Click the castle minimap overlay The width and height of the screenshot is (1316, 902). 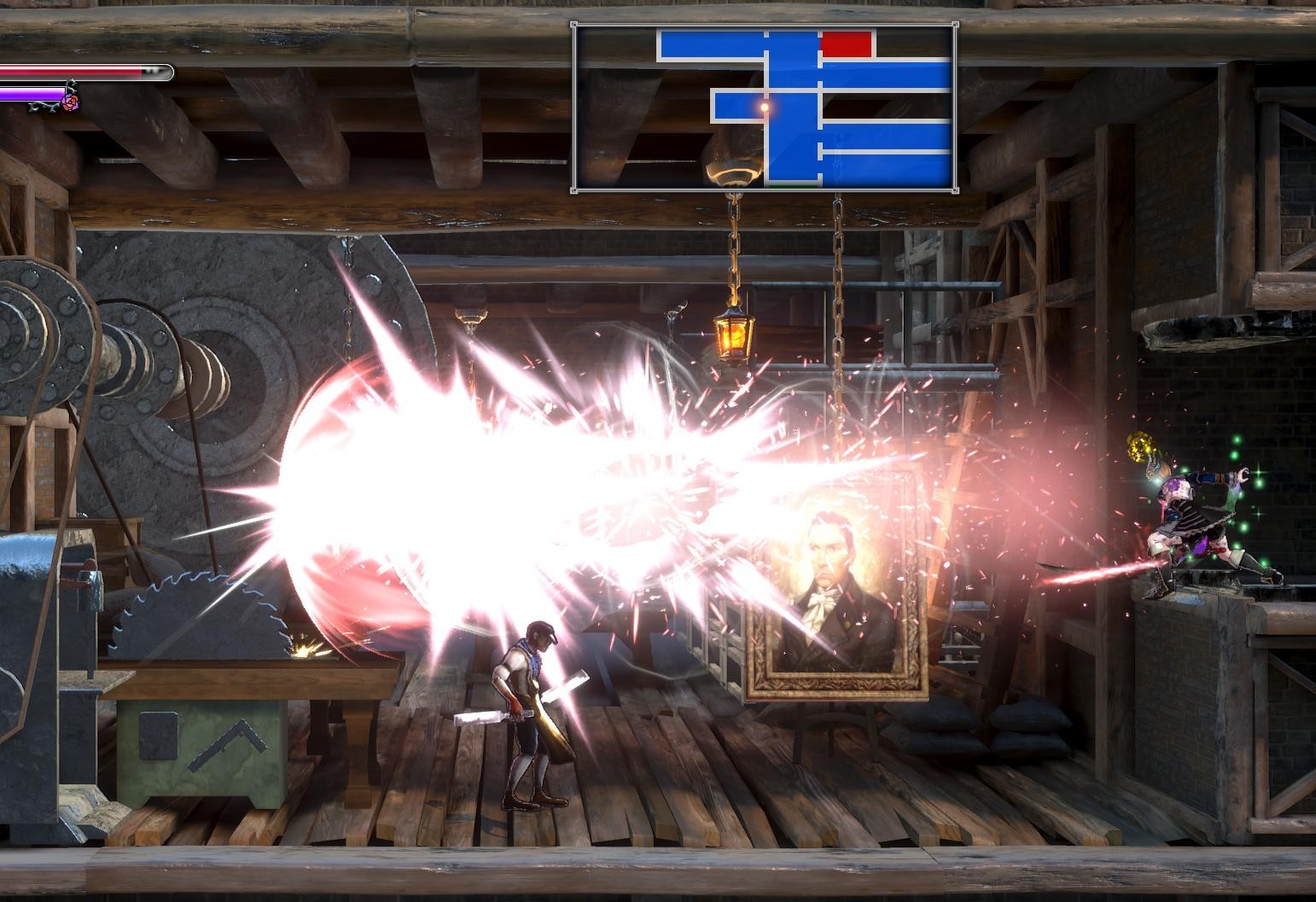764,108
